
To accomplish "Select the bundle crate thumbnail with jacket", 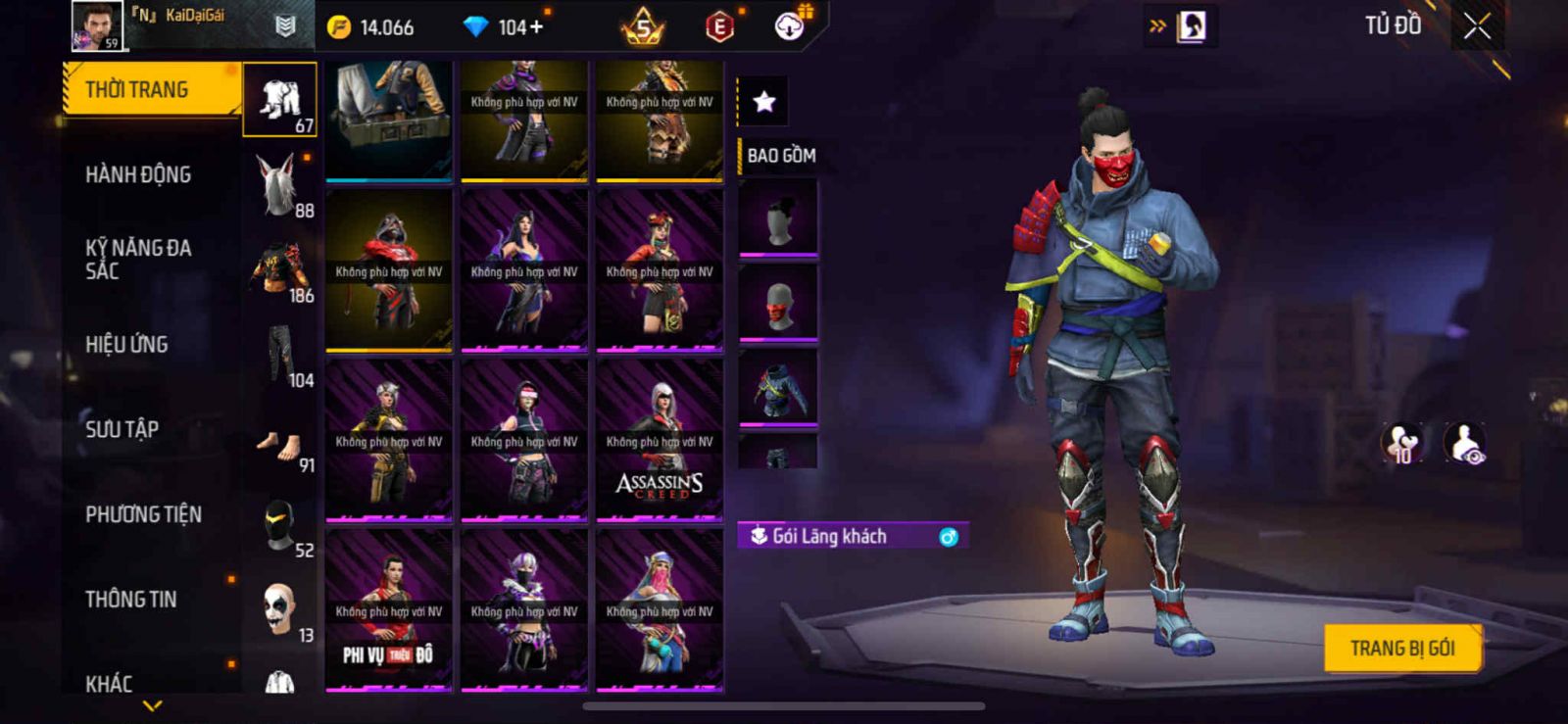I will point(389,120).
